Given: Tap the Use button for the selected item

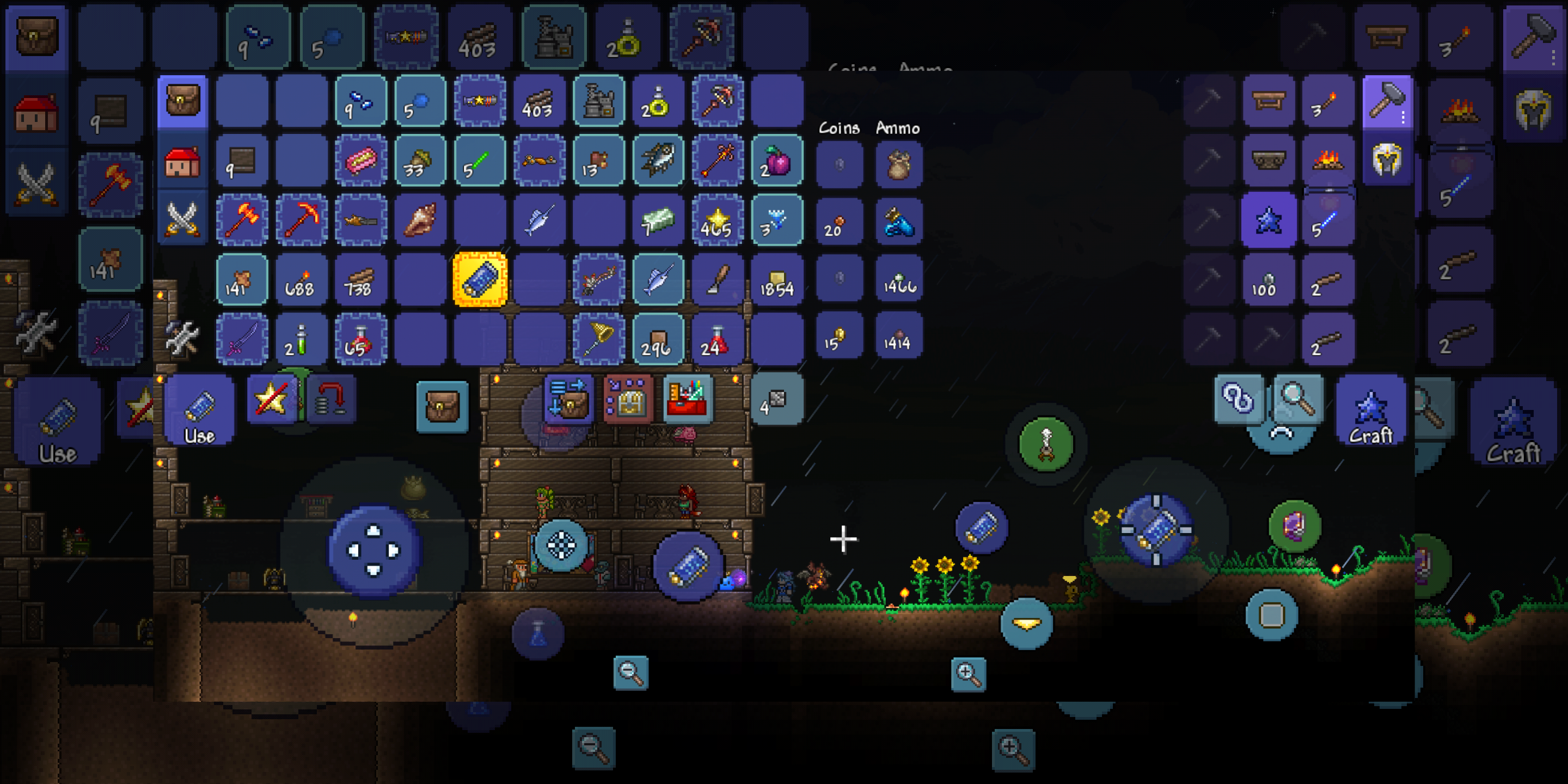Looking at the screenshot, I should [199, 409].
